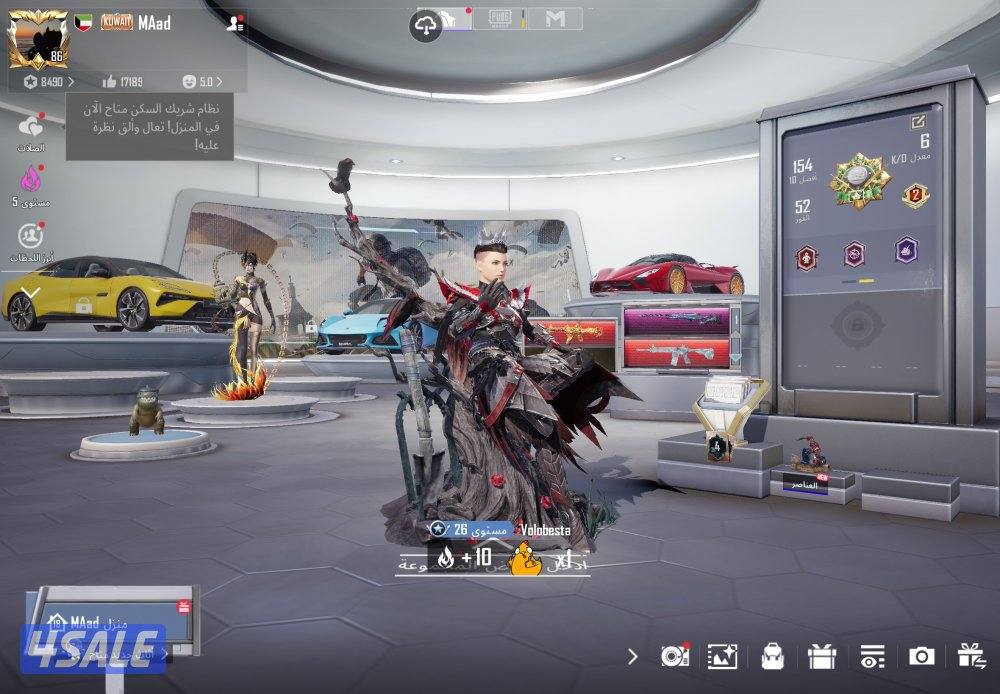
Task: Open the gift box icon
Action: point(822,656)
